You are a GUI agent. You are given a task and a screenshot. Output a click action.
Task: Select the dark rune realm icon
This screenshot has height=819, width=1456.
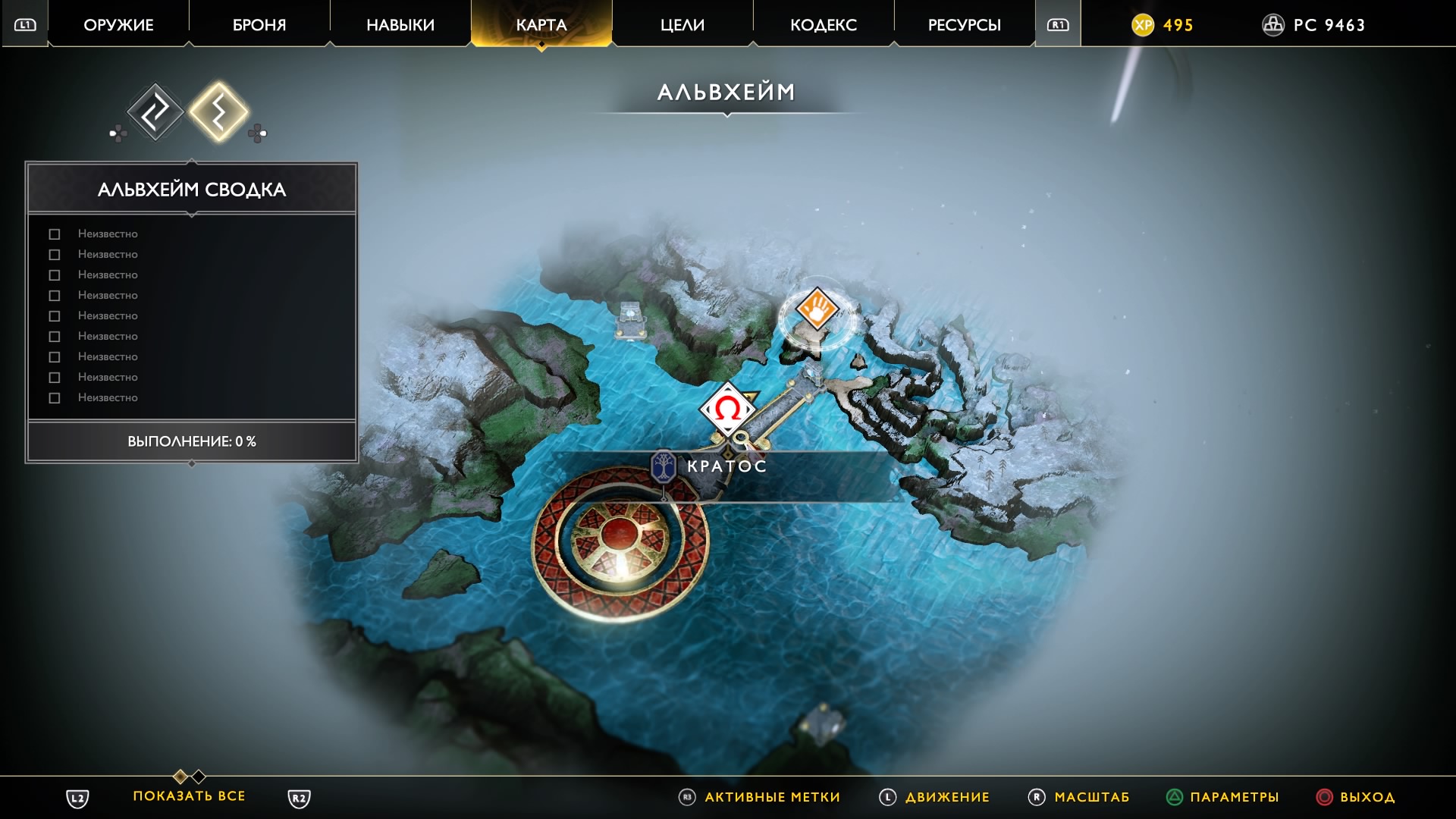[155, 112]
